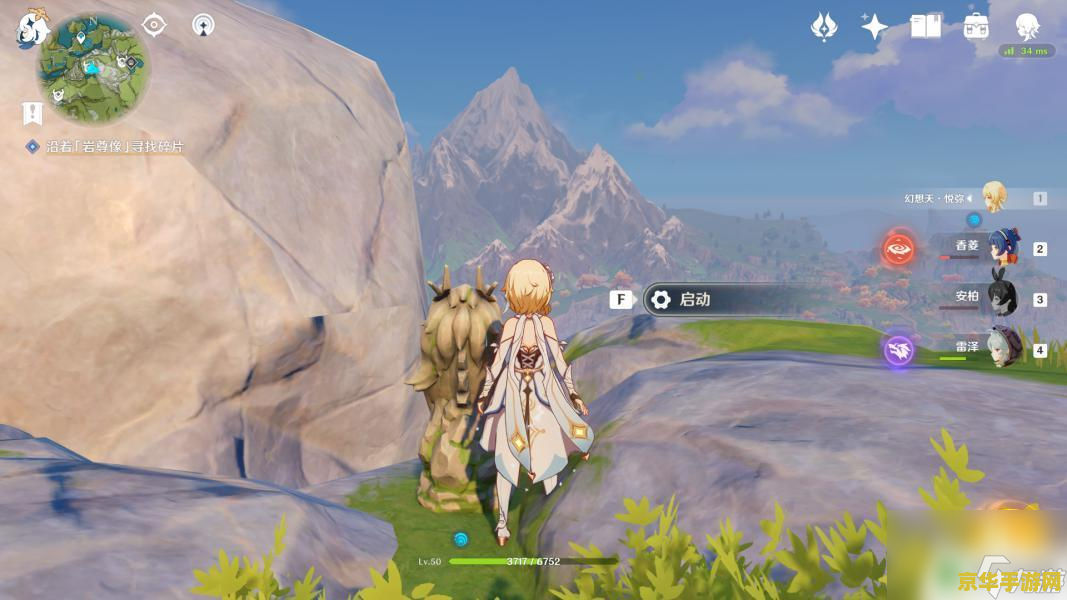Open the quest log bookmark icon
This screenshot has width=1067, height=600.
pyautogui.click(x=32, y=113)
